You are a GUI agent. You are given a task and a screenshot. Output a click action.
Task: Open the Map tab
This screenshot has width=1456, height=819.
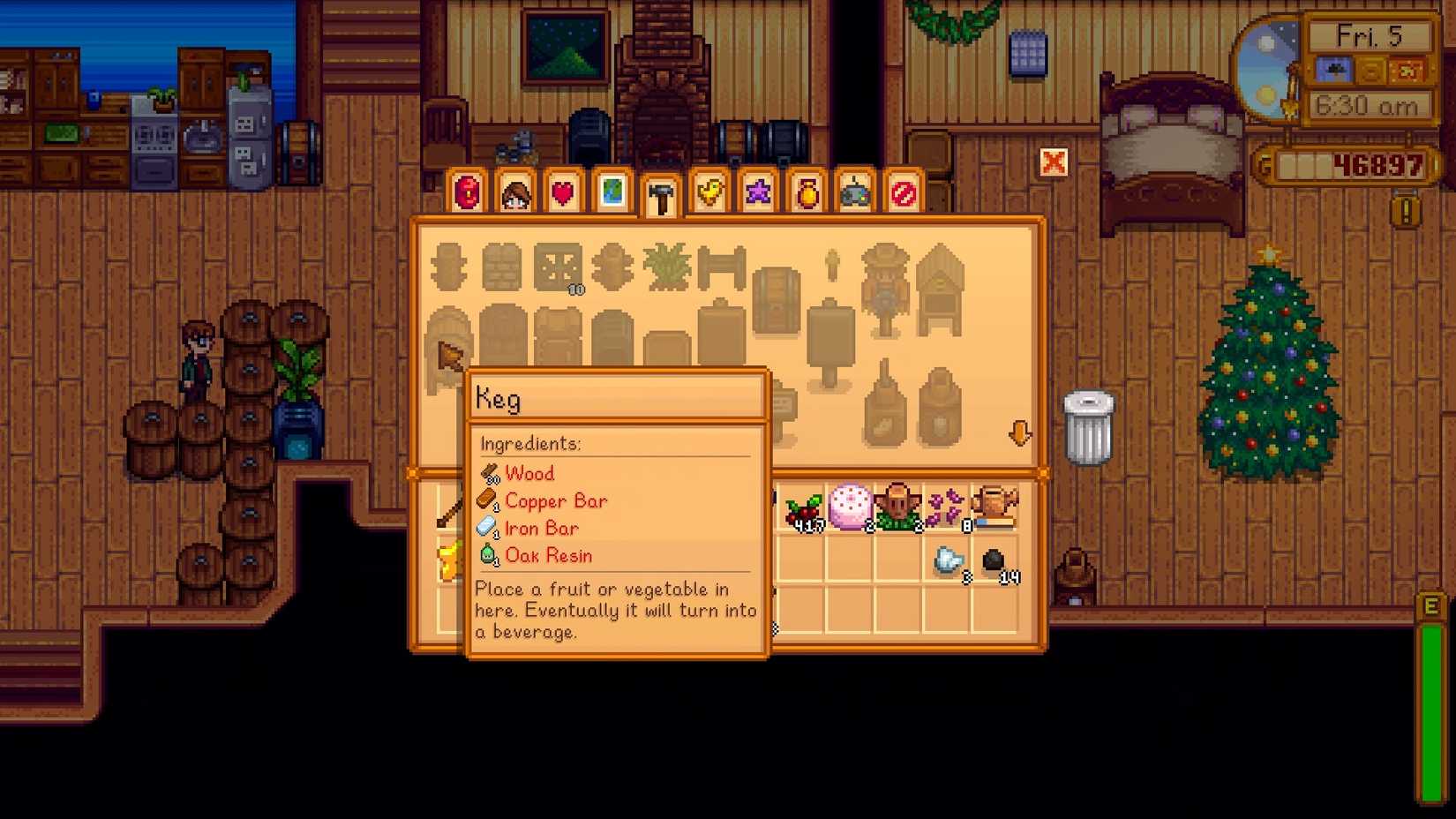click(x=612, y=191)
